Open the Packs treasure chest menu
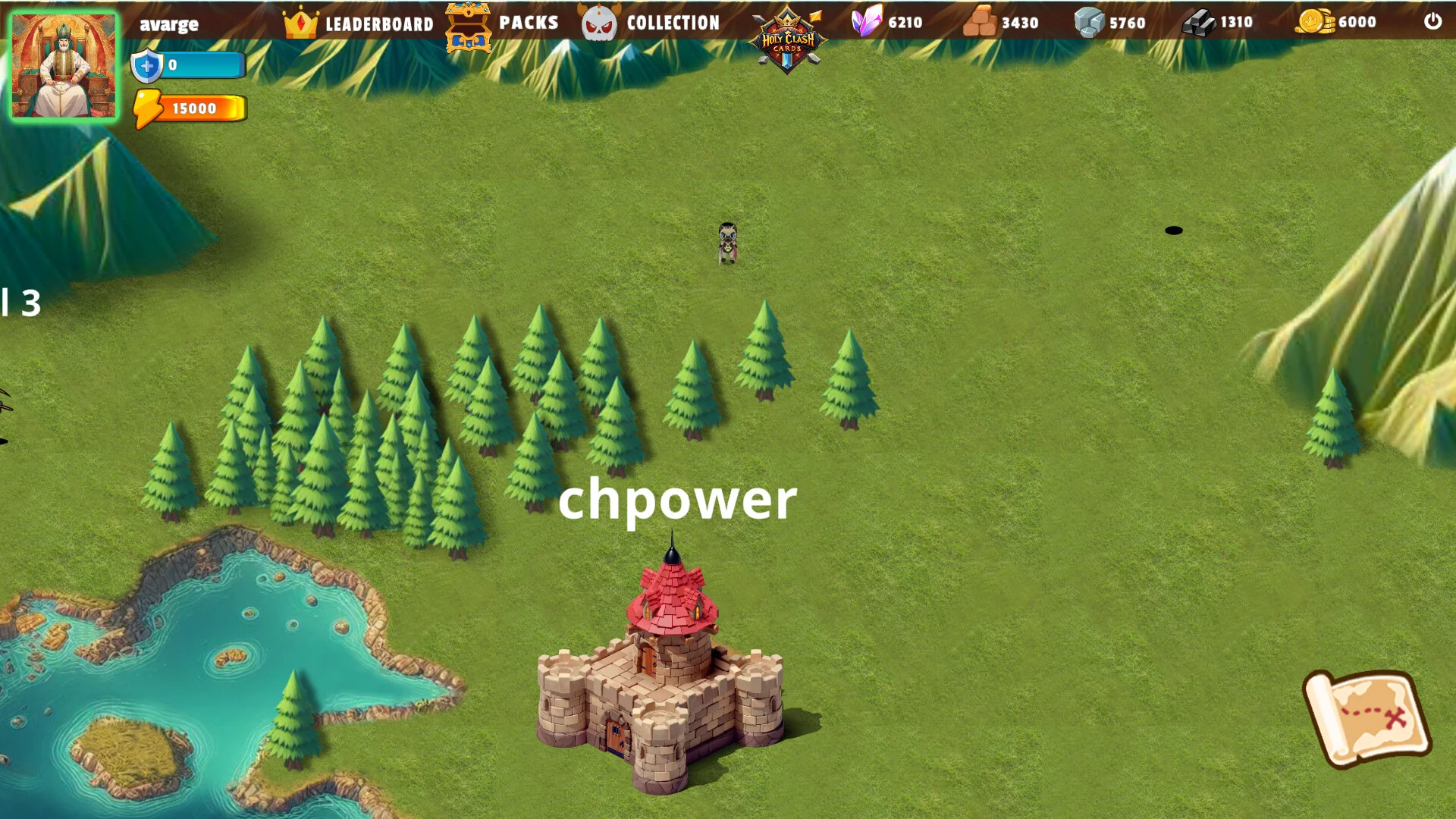Viewport: 1456px width, 819px height. [x=502, y=24]
